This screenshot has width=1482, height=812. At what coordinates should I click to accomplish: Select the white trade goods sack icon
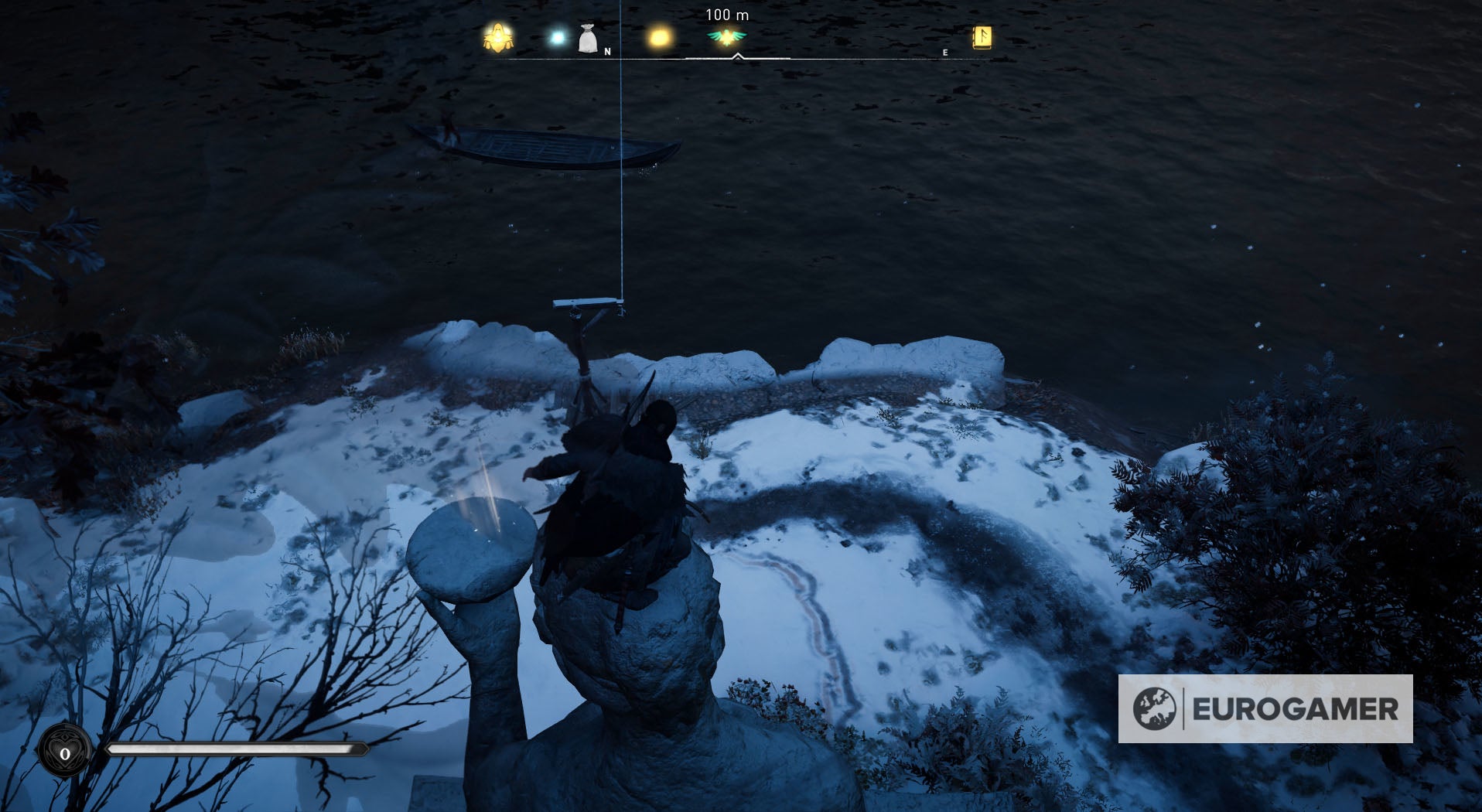coord(588,37)
